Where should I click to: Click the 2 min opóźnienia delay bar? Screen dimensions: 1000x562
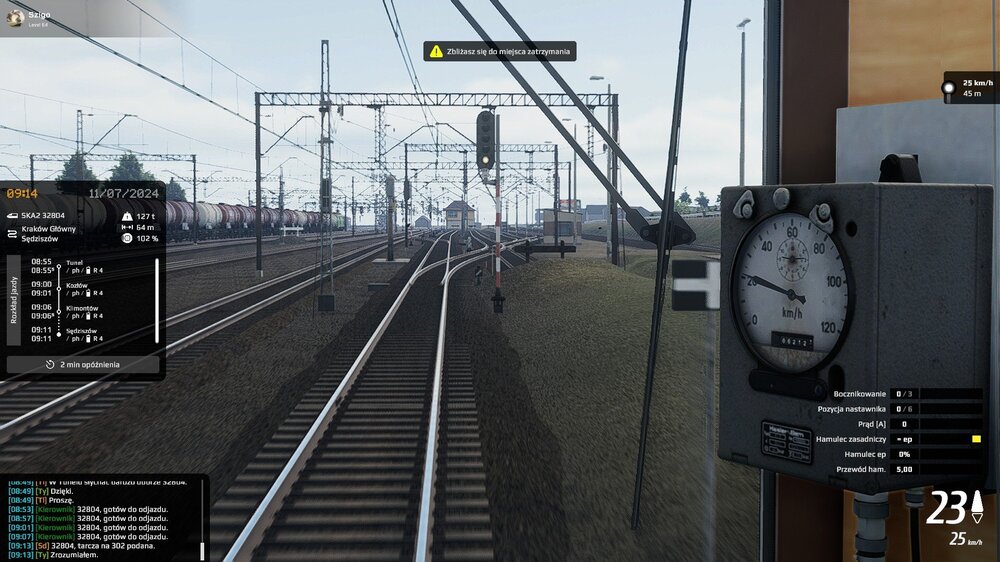click(83, 365)
